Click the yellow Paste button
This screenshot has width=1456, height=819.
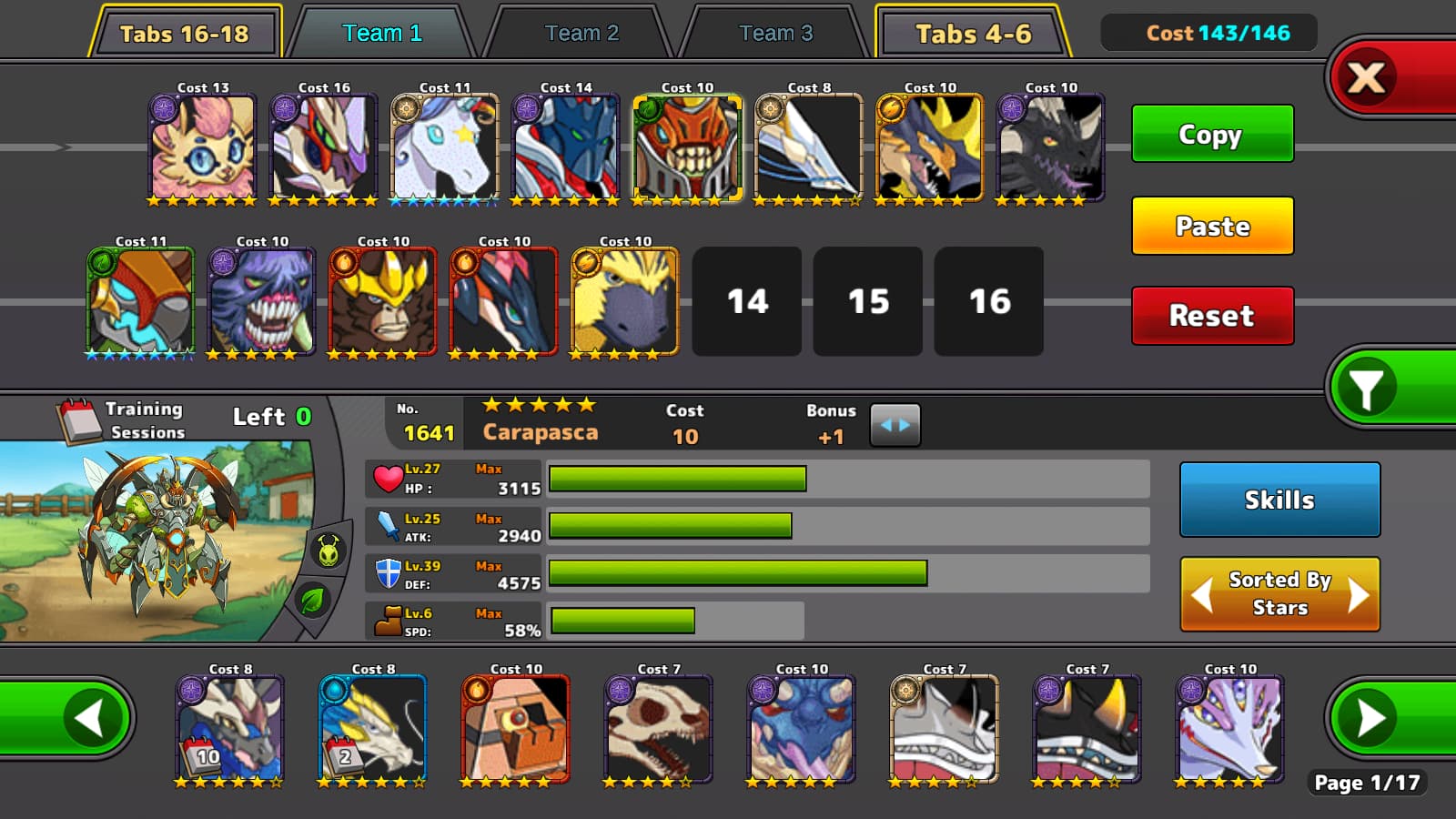[x=1211, y=226]
